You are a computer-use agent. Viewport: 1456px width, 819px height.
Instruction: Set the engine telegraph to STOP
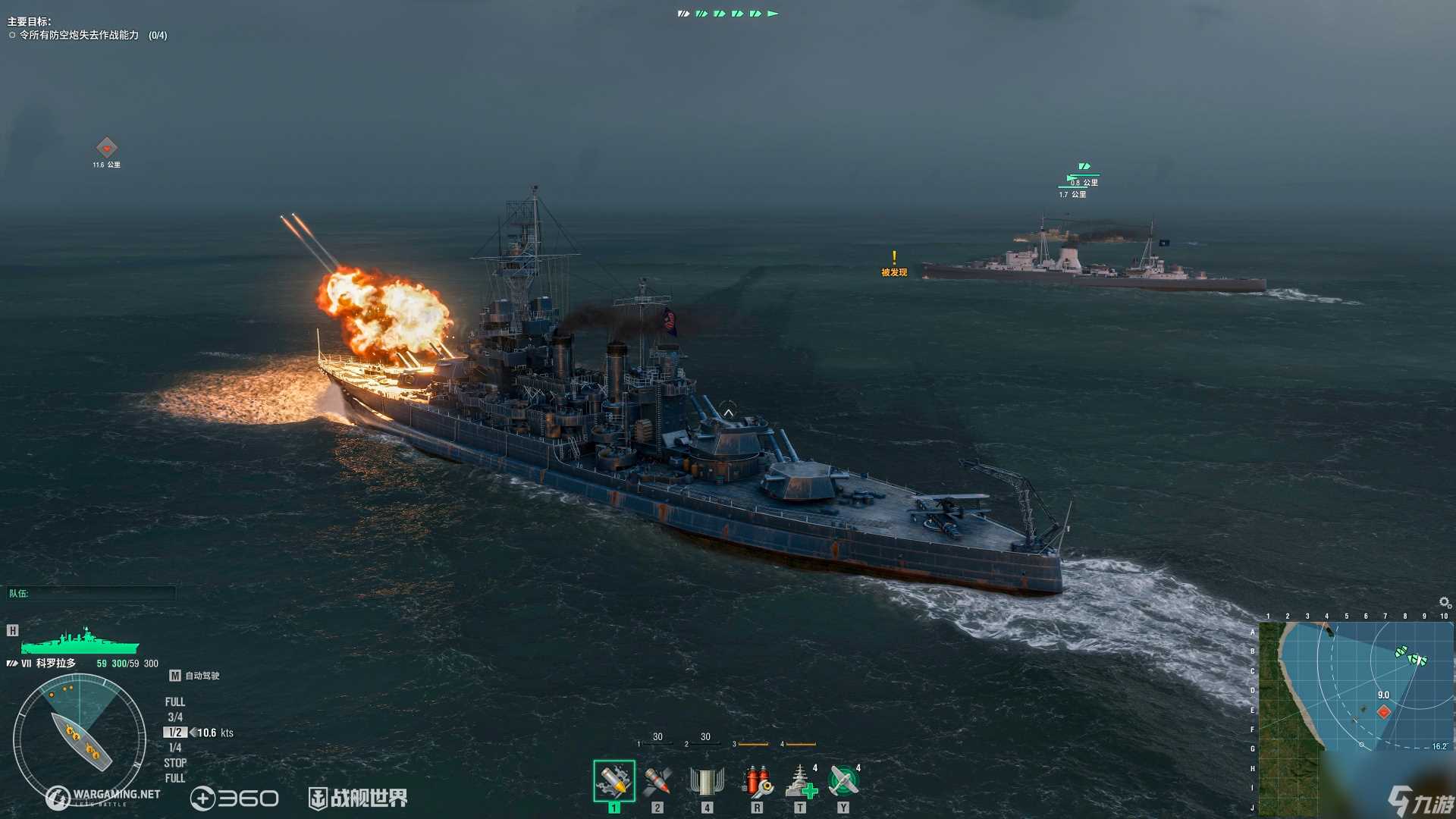(x=175, y=763)
